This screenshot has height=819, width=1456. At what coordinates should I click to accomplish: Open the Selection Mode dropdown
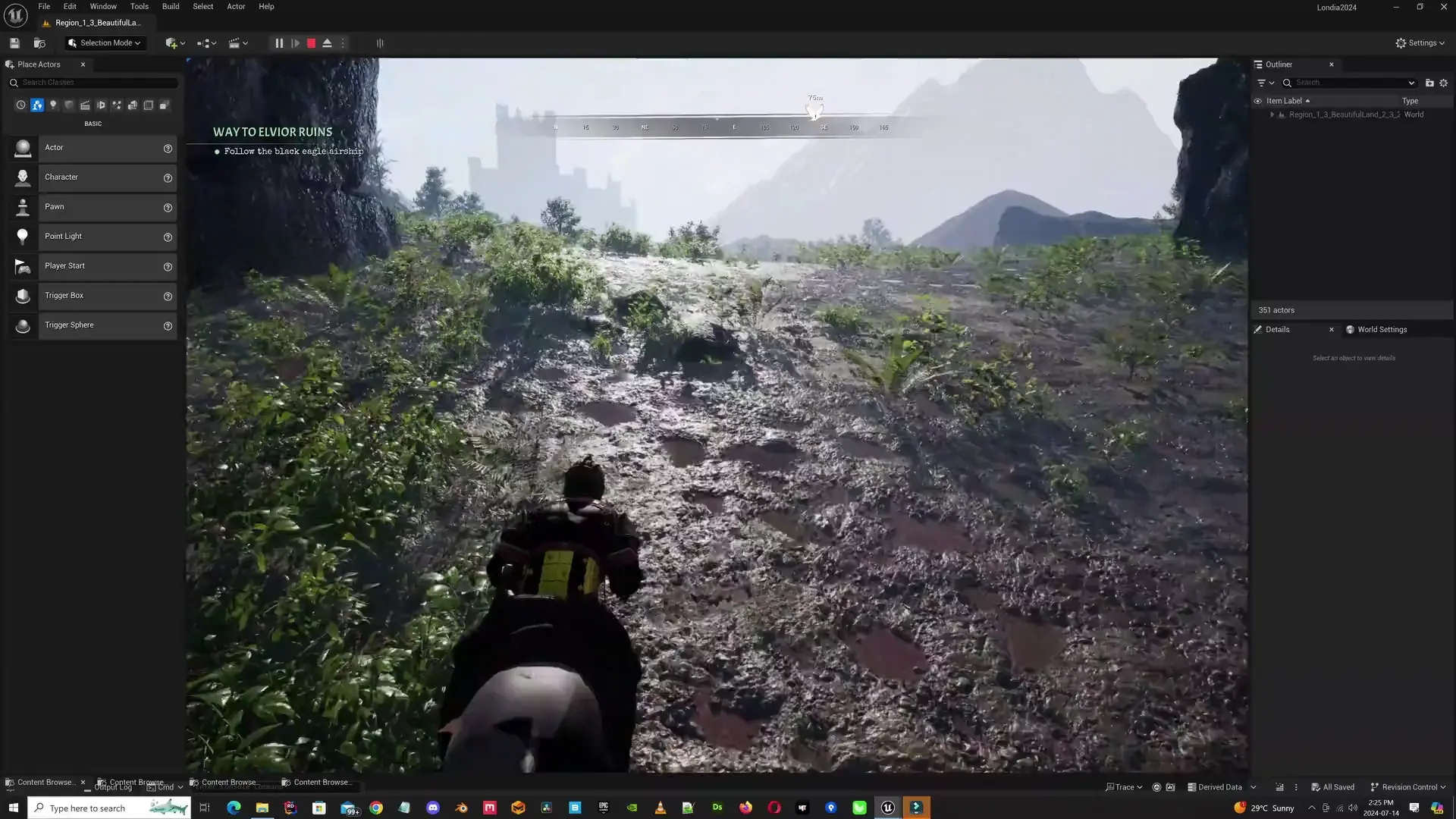point(104,42)
